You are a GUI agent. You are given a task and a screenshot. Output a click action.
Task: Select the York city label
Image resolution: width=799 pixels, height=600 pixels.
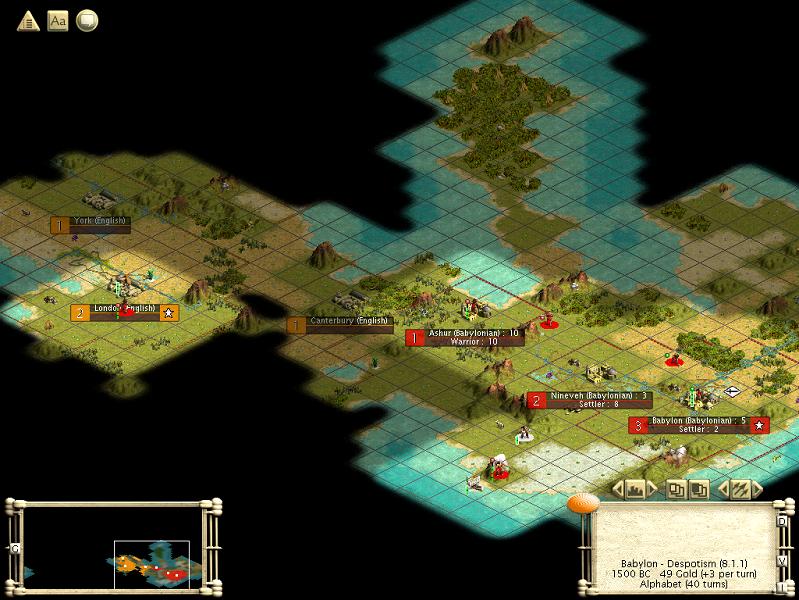tap(99, 224)
